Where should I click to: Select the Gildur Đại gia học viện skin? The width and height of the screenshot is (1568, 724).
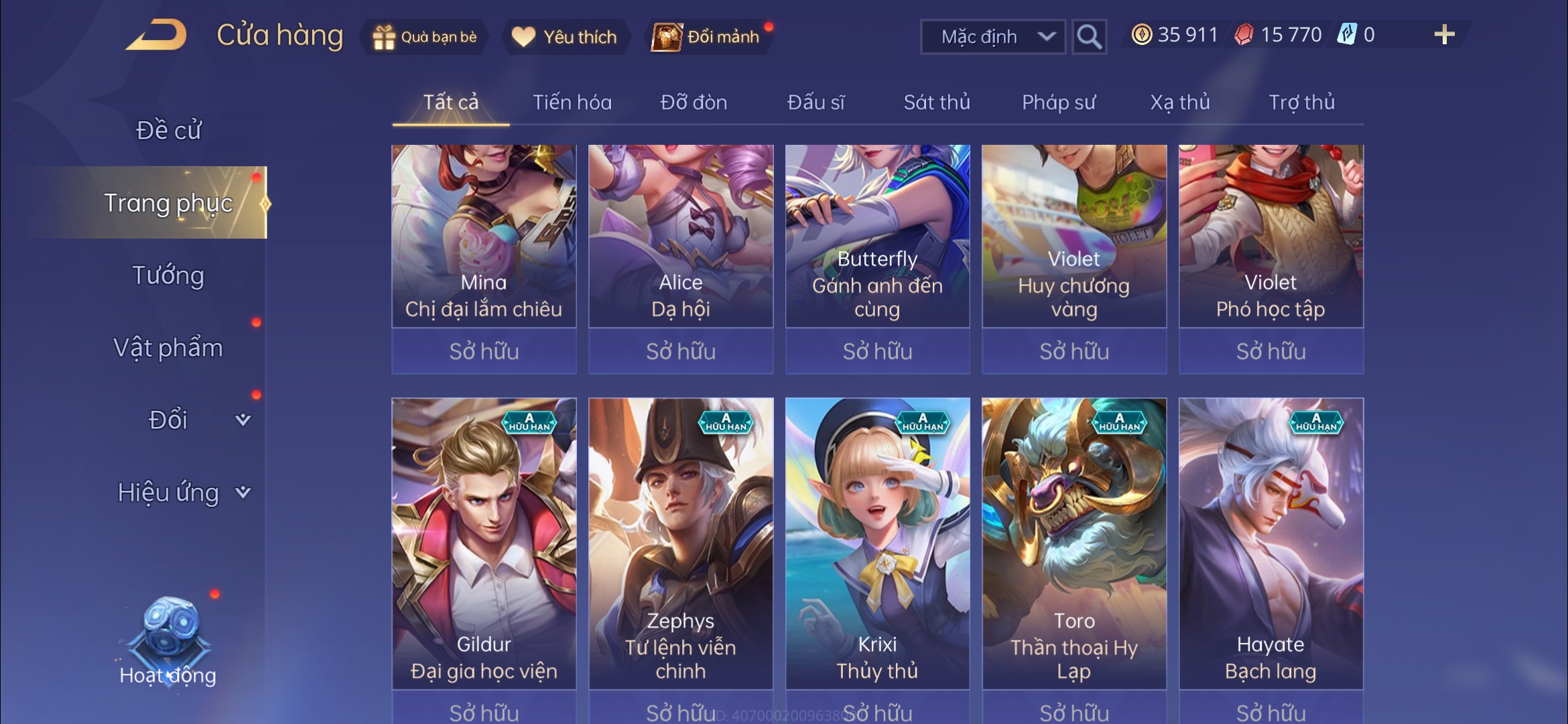point(484,543)
